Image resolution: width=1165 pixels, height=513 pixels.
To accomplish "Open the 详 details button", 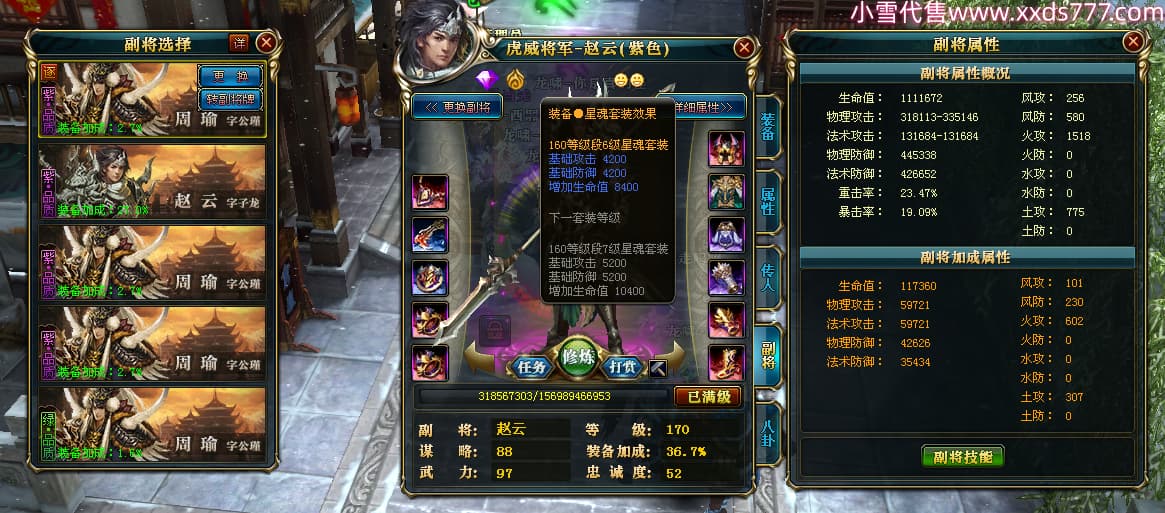I will [x=239, y=42].
